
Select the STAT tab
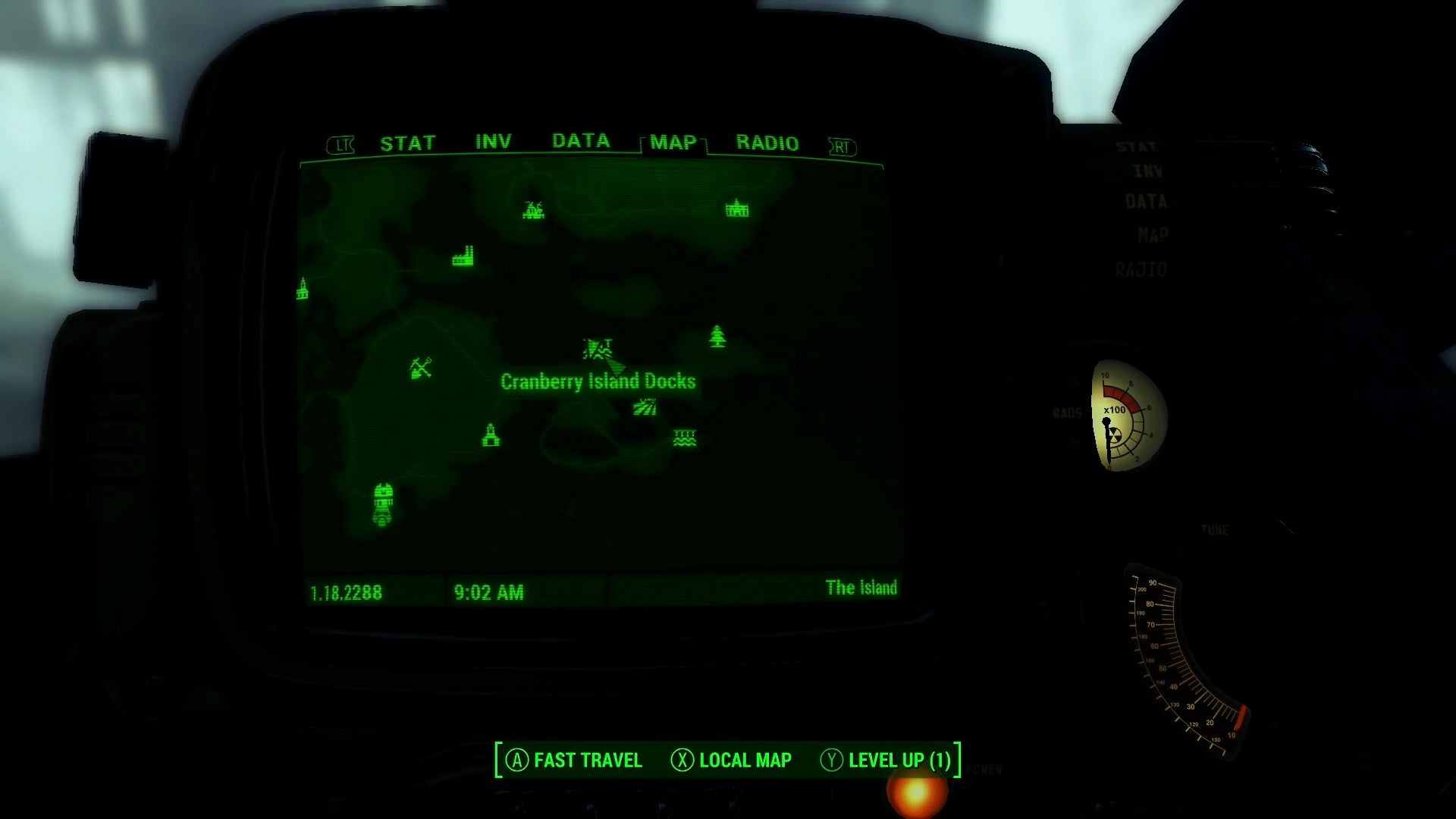coord(408,141)
